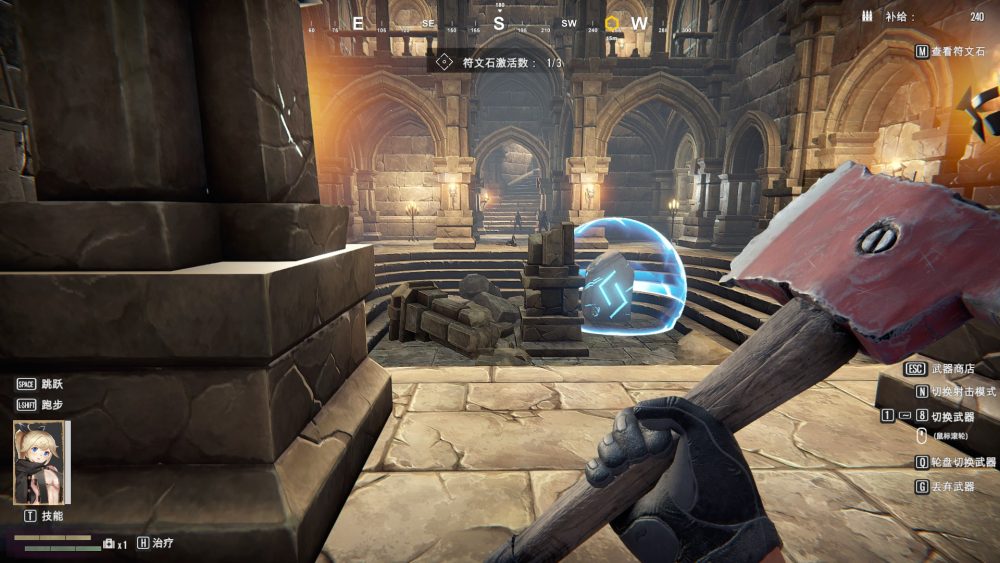Image resolution: width=1000 pixels, height=563 pixels.
Task: Select the medkit healing item icon
Action: click(x=109, y=543)
